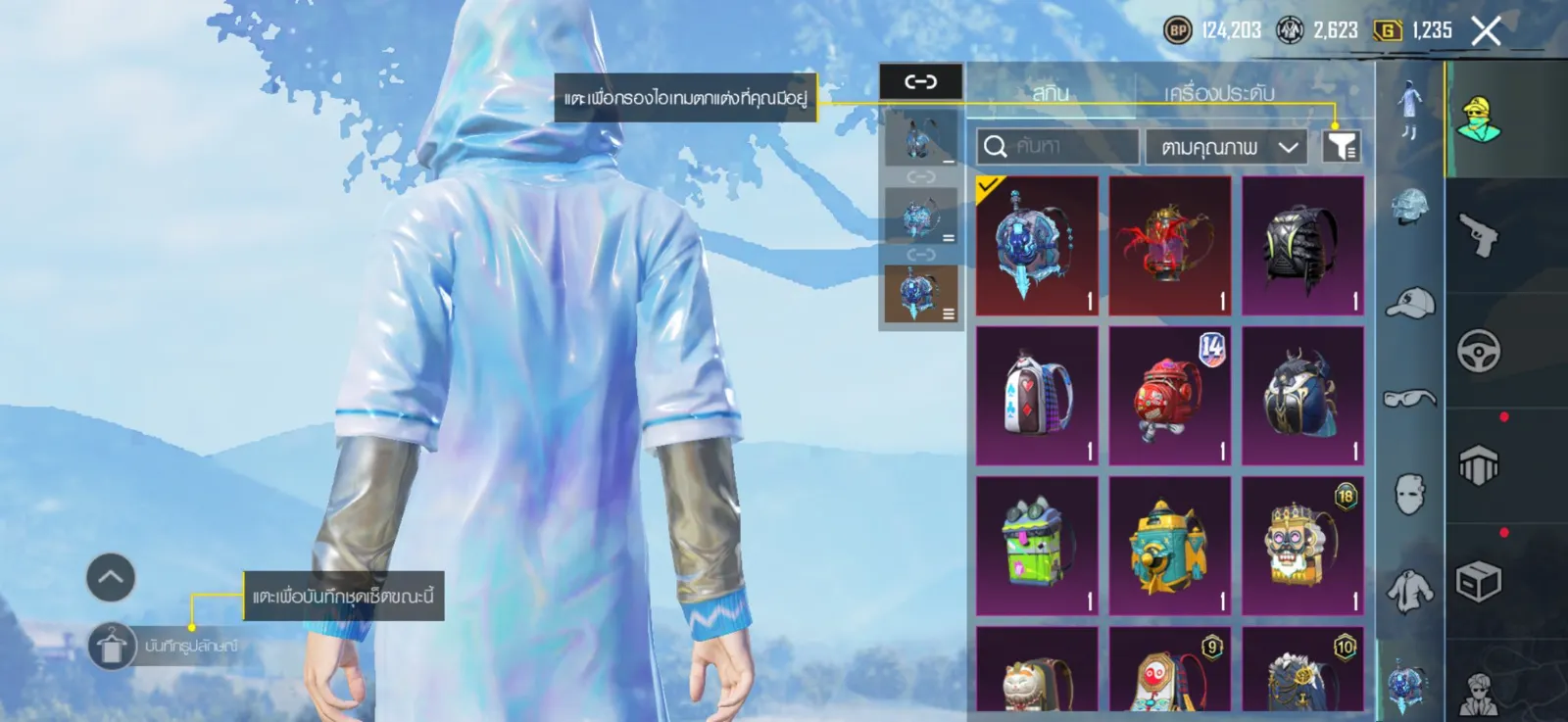Select the green monster box backpack
The width and height of the screenshot is (1568, 722).
(1037, 546)
